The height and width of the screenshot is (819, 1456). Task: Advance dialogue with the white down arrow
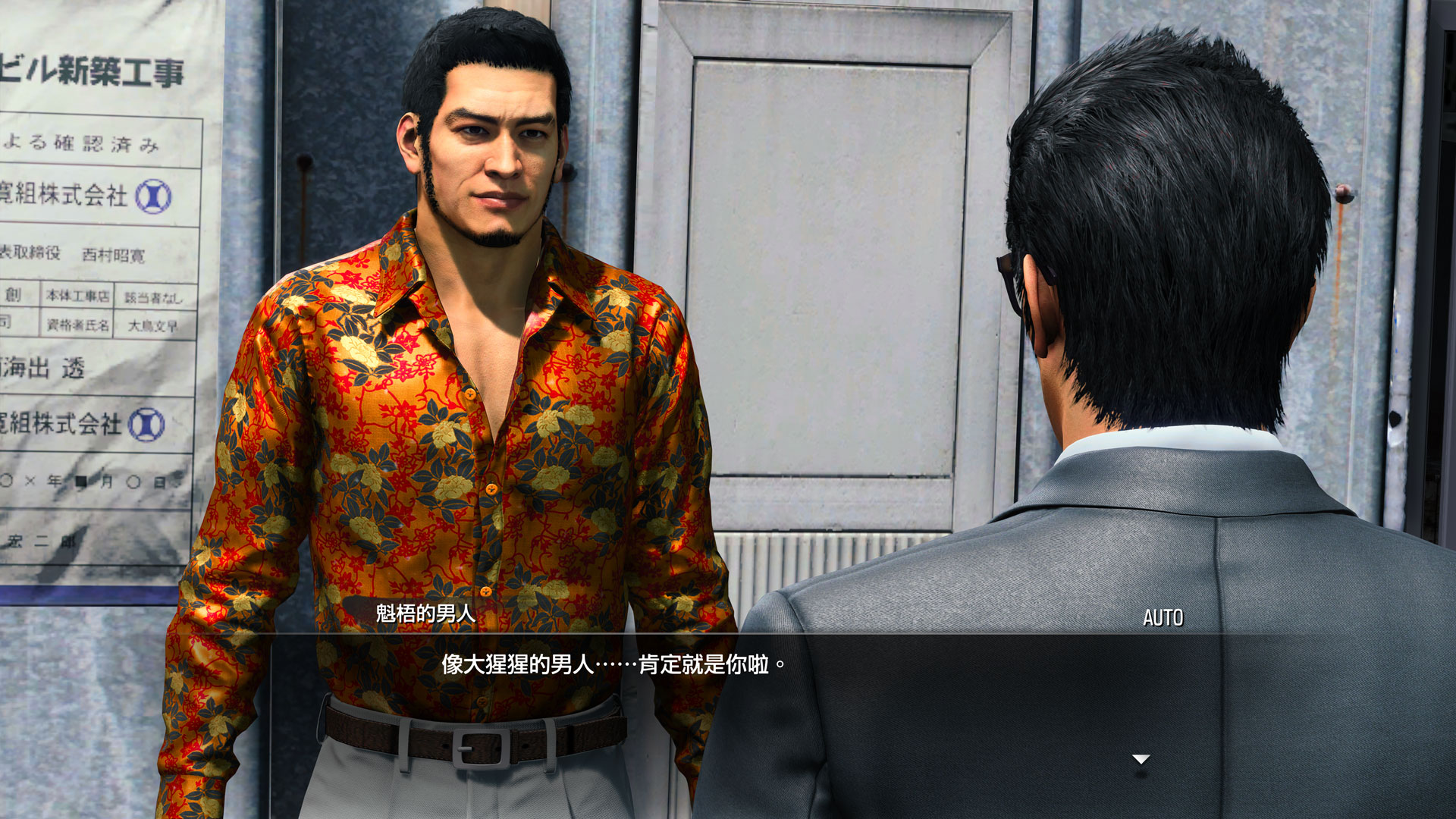(x=1141, y=759)
